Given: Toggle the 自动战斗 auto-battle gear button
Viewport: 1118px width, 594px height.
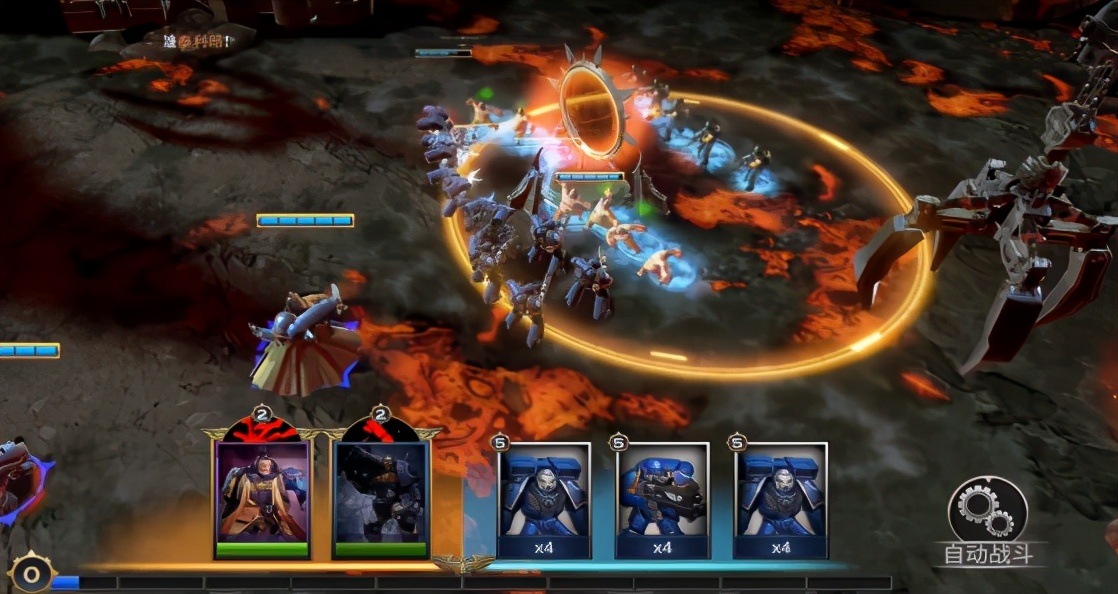Looking at the screenshot, I should click(x=987, y=511).
